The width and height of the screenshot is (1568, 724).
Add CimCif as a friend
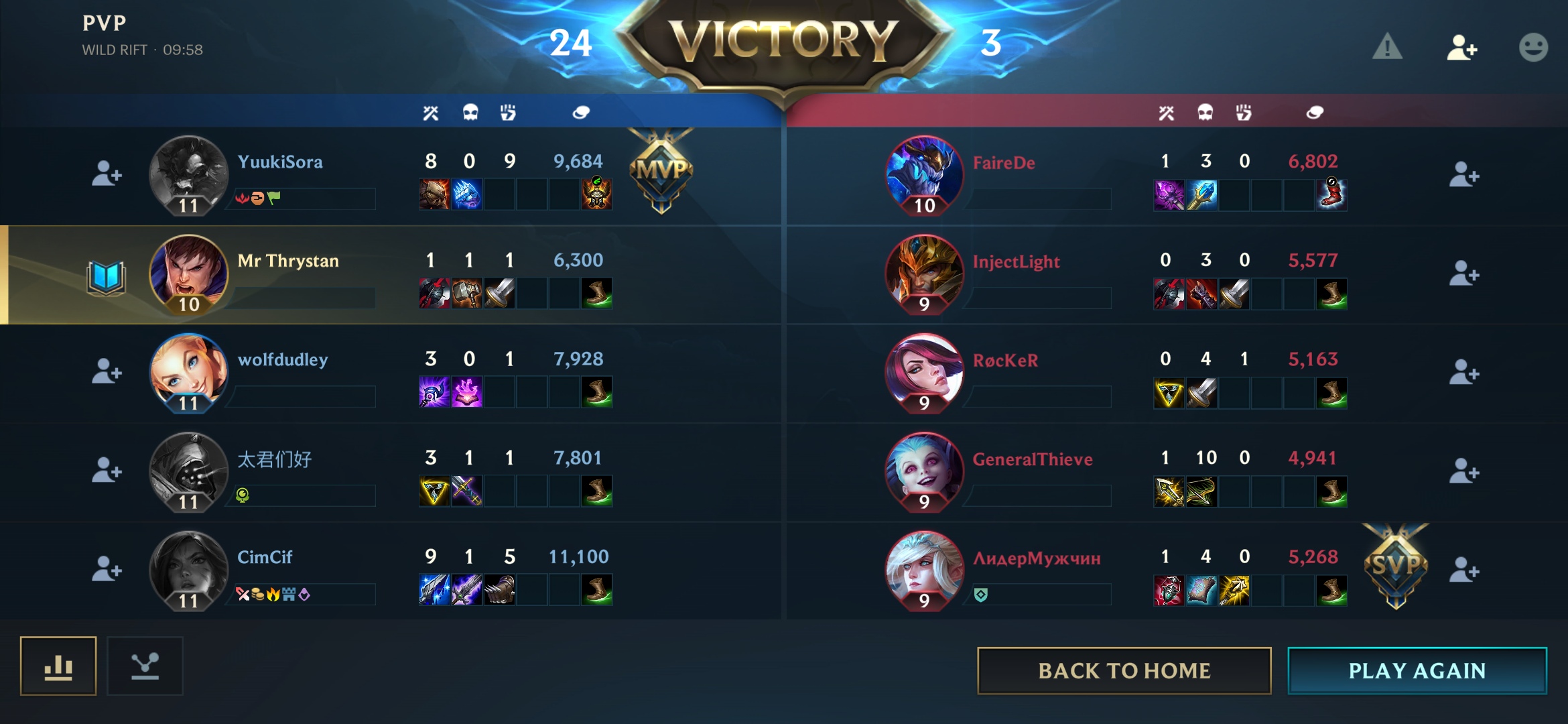pyautogui.click(x=107, y=569)
